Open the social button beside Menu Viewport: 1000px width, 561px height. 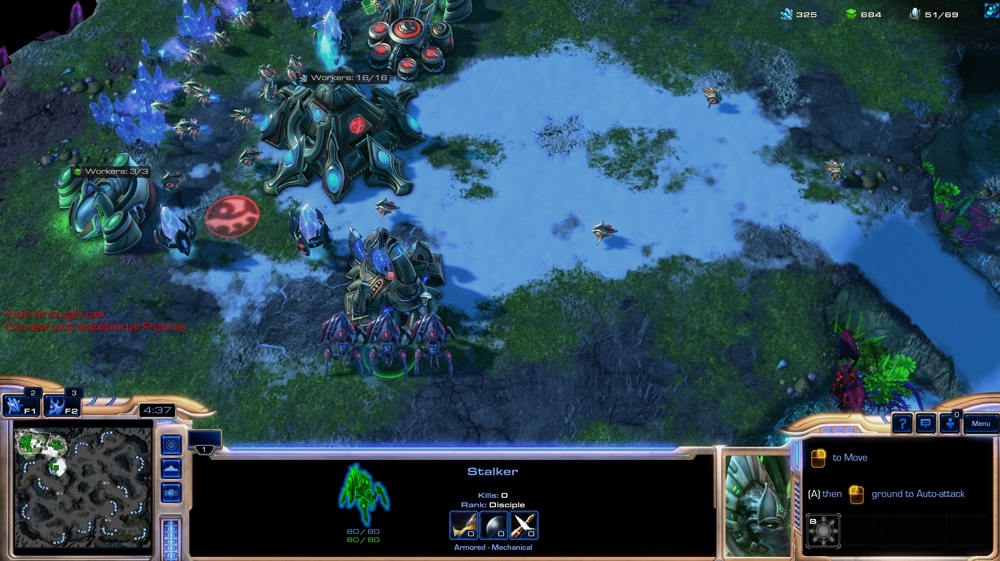950,424
